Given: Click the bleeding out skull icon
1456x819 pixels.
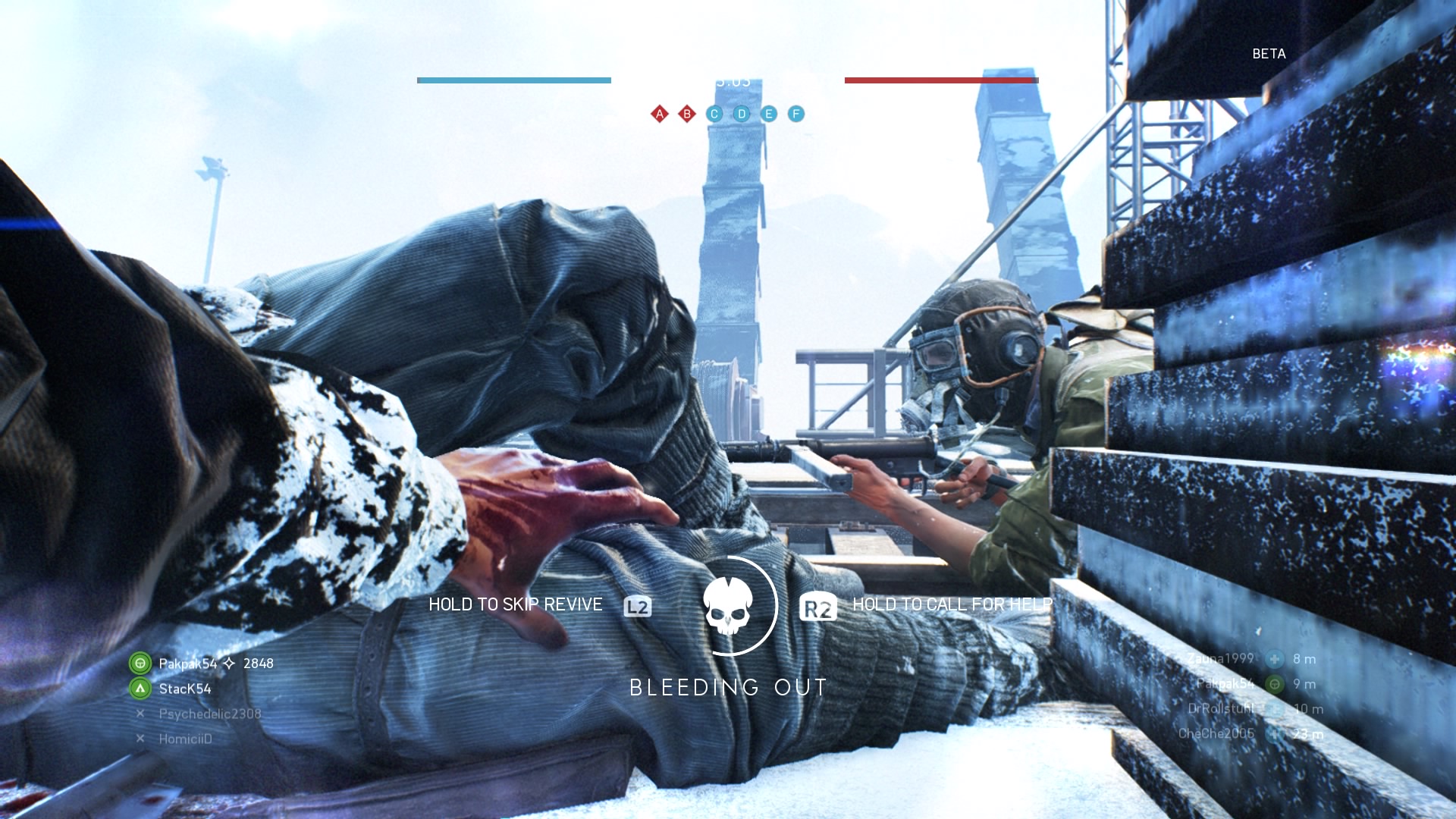Looking at the screenshot, I should [728, 606].
